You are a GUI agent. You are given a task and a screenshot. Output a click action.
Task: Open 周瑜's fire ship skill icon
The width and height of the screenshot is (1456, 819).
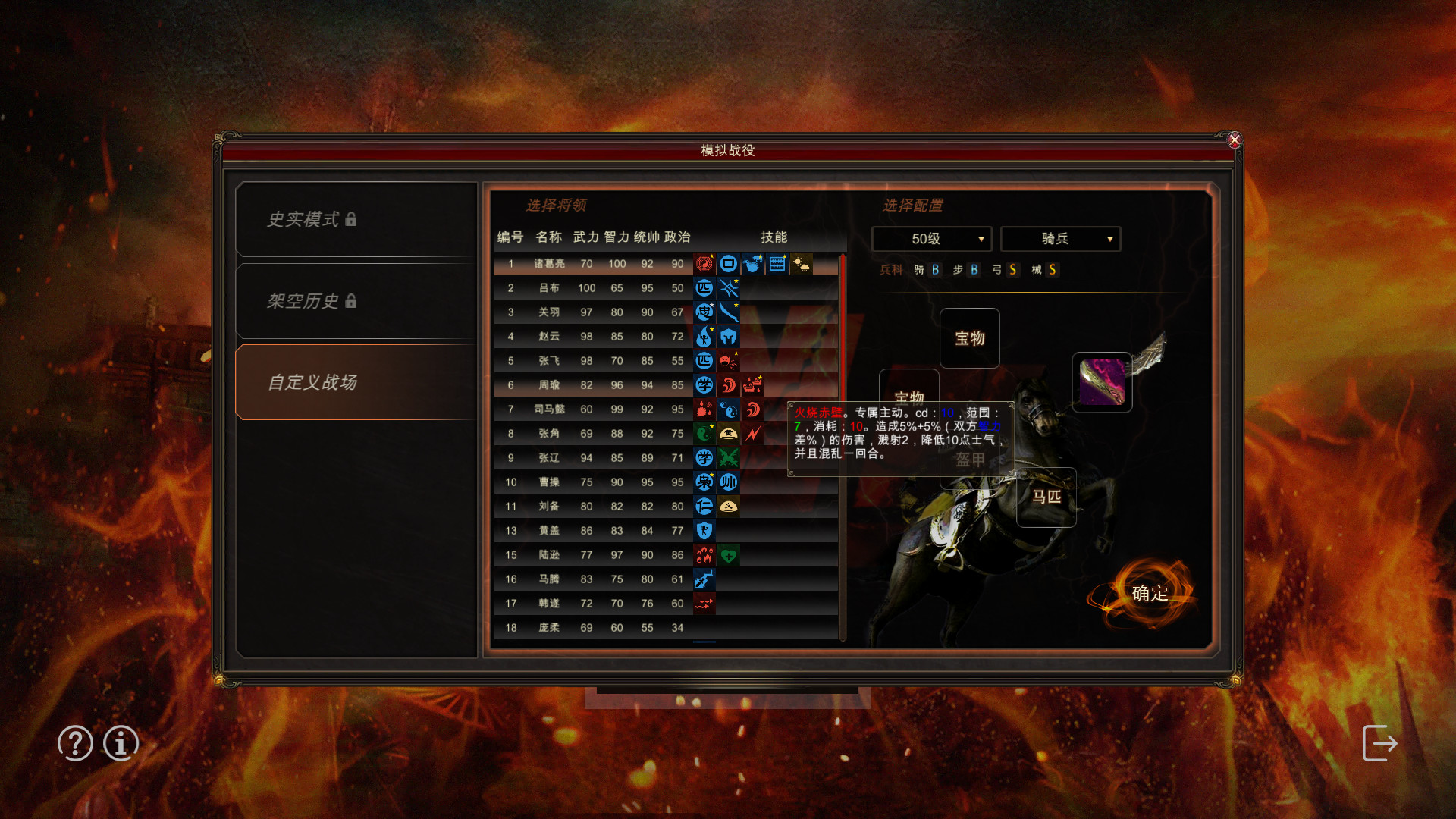pyautogui.click(x=752, y=385)
